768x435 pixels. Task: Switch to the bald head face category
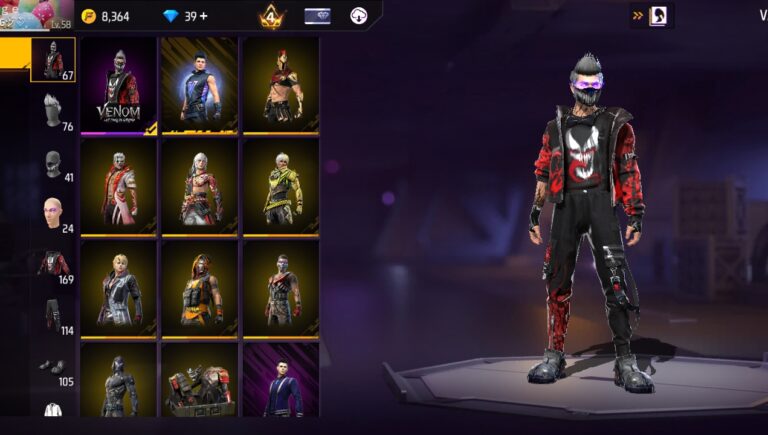pos(53,213)
